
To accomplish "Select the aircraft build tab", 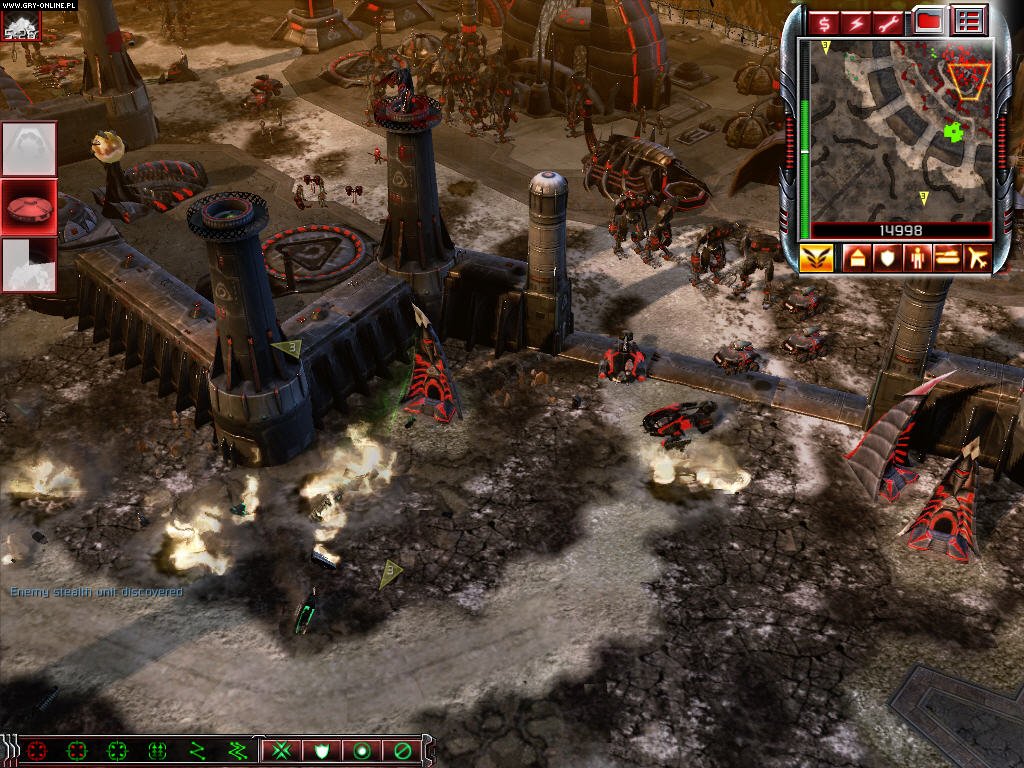I will coord(975,259).
